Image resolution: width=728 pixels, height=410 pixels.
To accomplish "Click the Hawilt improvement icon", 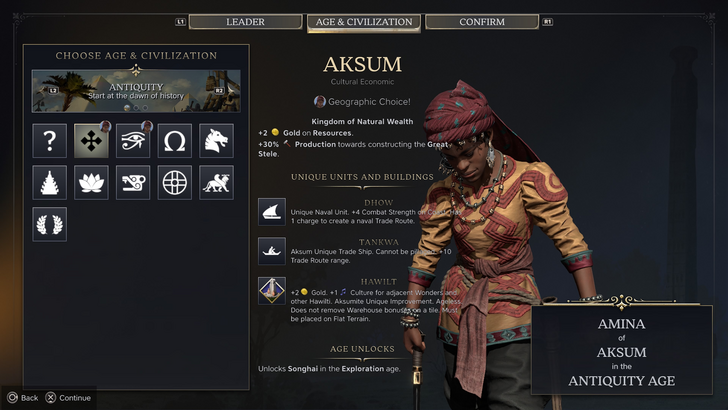I will (272, 291).
